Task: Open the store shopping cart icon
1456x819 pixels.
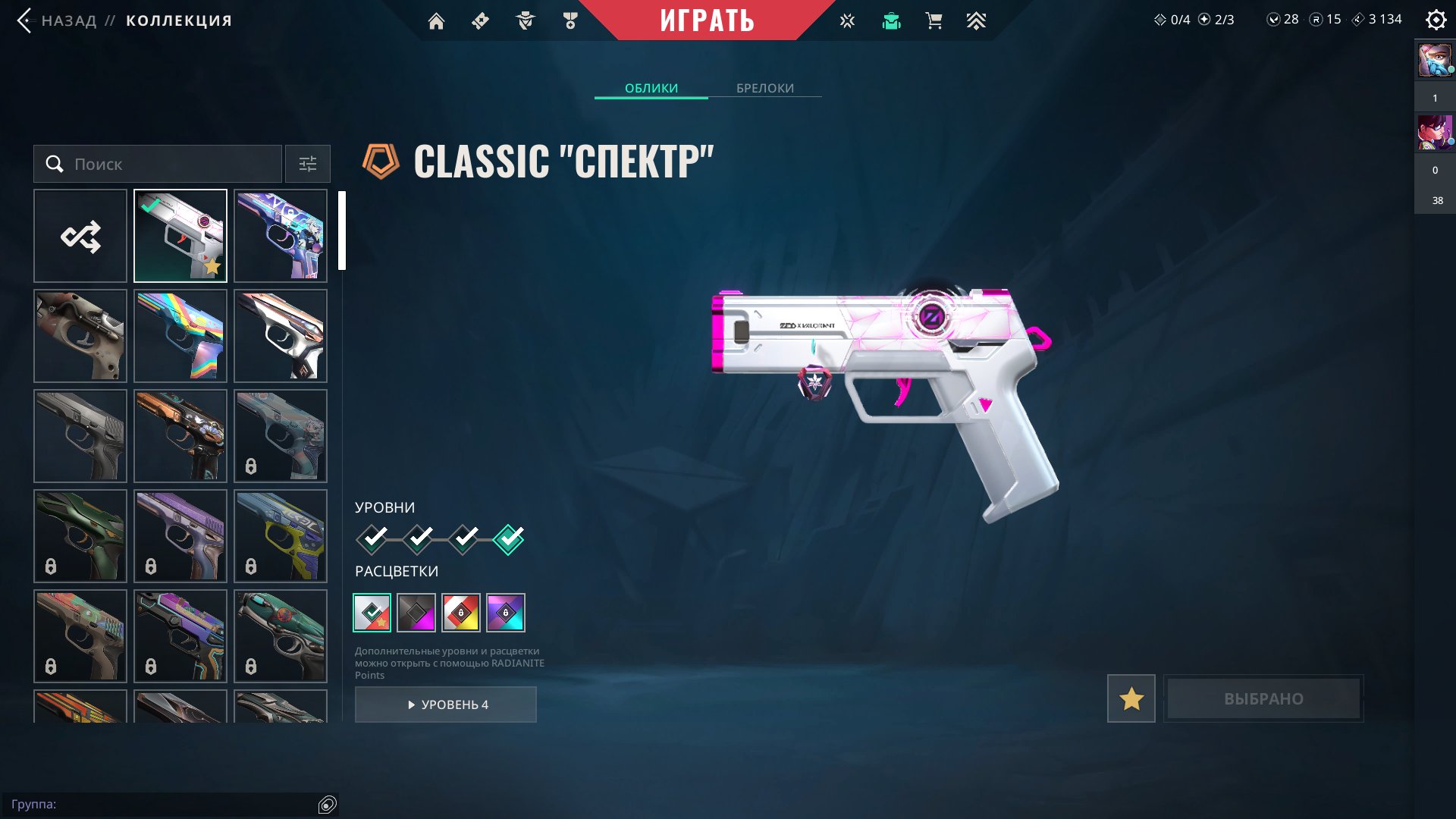Action: click(934, 21)
